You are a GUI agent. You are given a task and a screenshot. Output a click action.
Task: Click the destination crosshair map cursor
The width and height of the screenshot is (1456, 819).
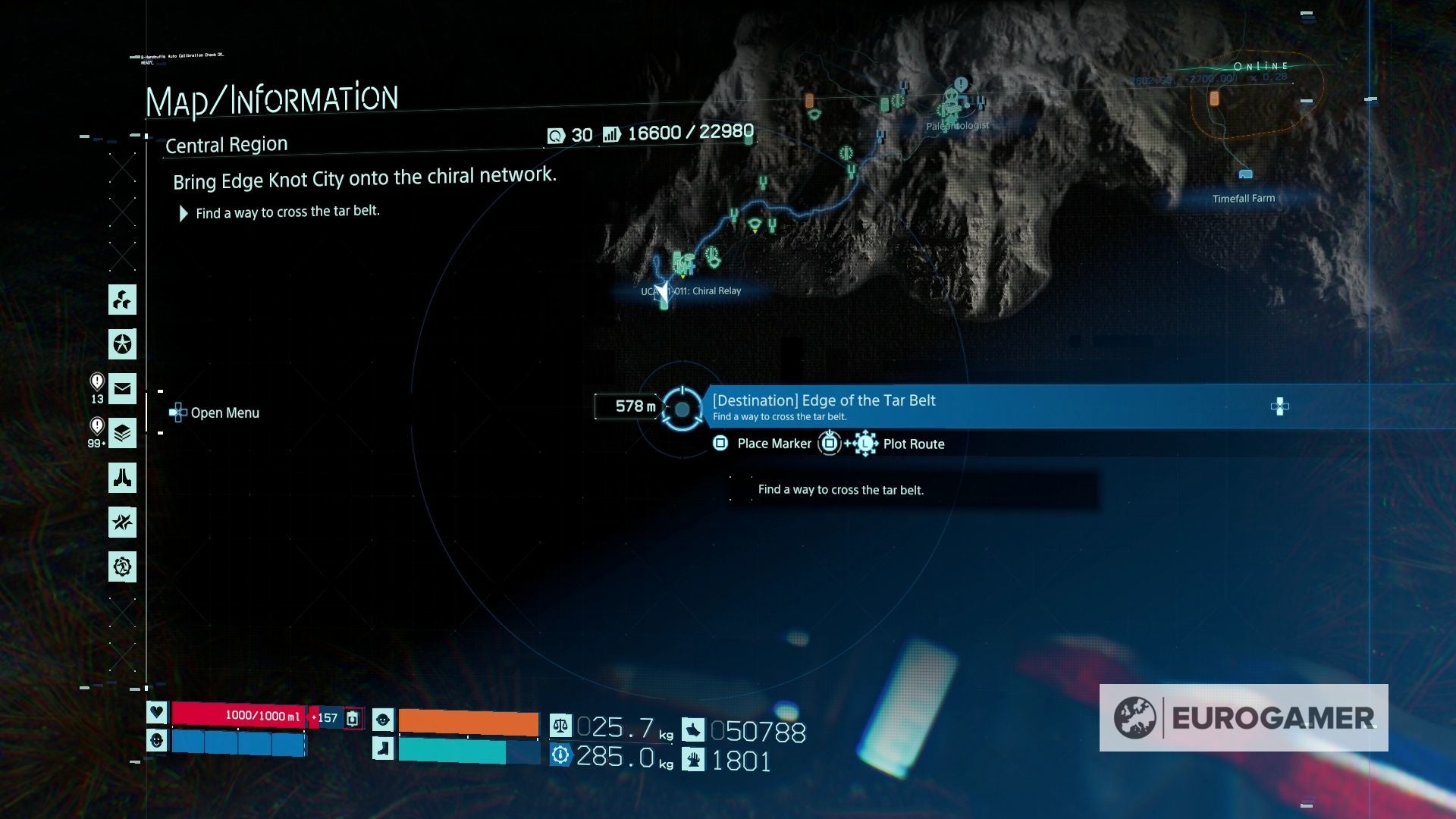[x=682, y=409]
